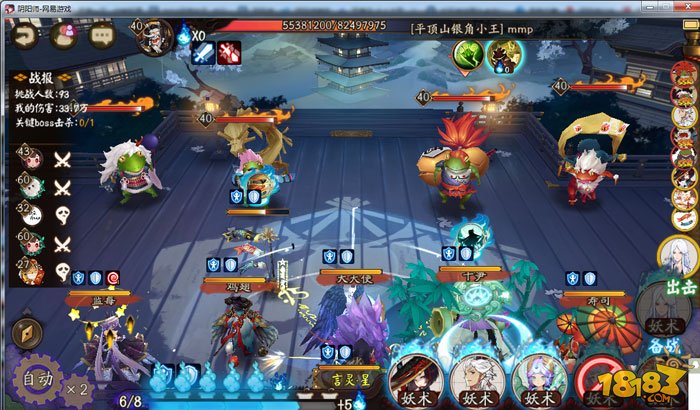The image size is (700, 410).
Task: Inspect the blue sword buff icon
Action: click(x=198, y=55)
